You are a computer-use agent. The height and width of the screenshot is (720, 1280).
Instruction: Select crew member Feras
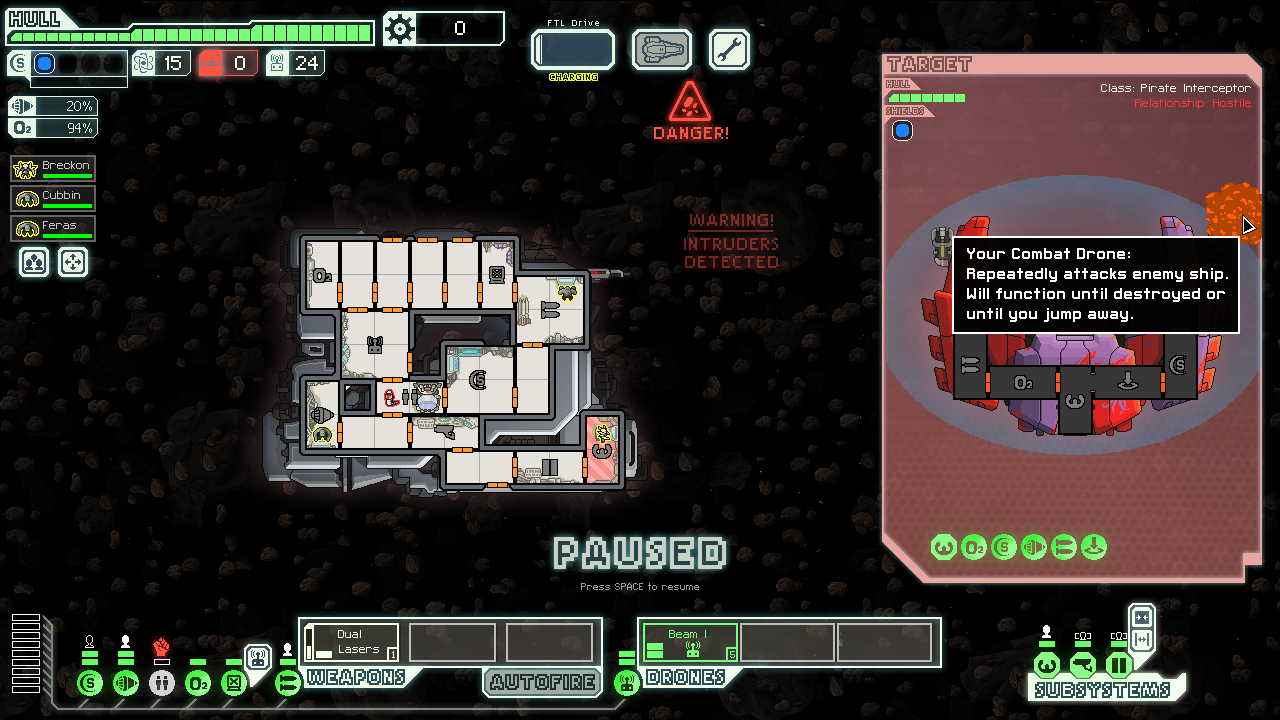tap(54, 229)
